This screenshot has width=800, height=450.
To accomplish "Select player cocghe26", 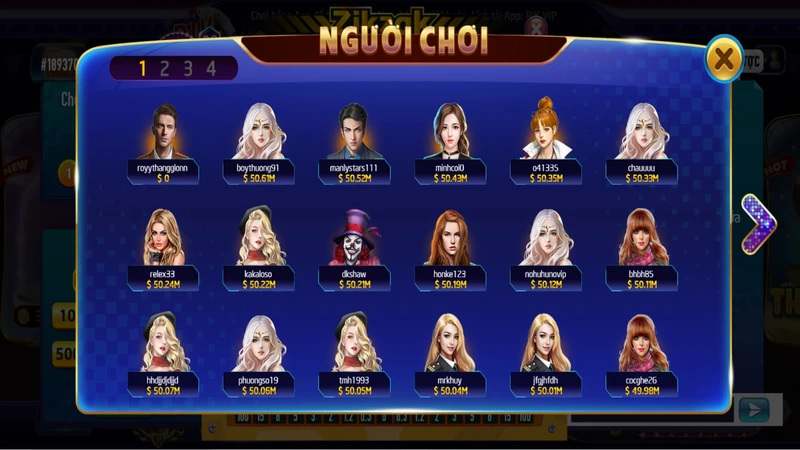I will [641, 344].
